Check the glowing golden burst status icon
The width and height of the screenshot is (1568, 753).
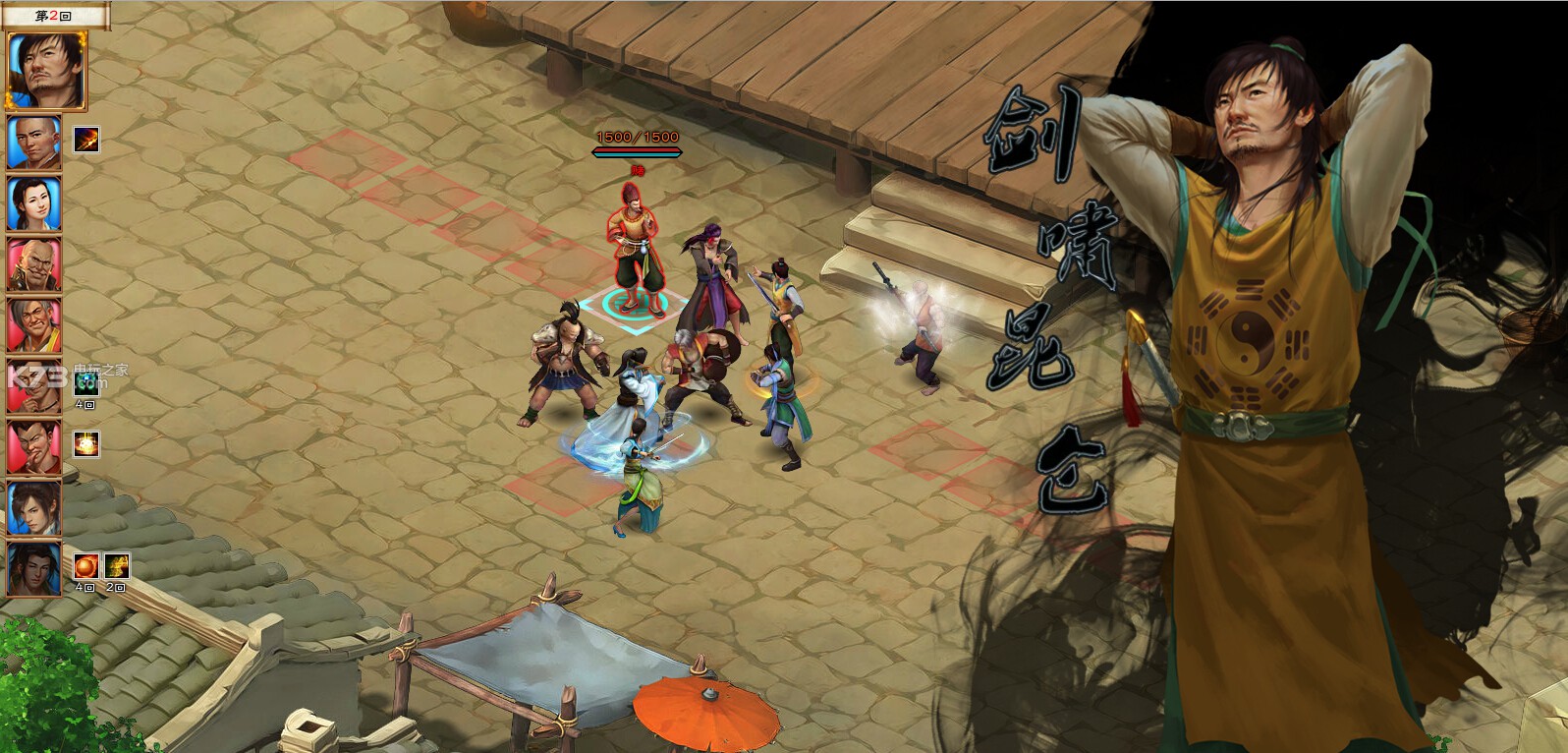pos(86,444)
